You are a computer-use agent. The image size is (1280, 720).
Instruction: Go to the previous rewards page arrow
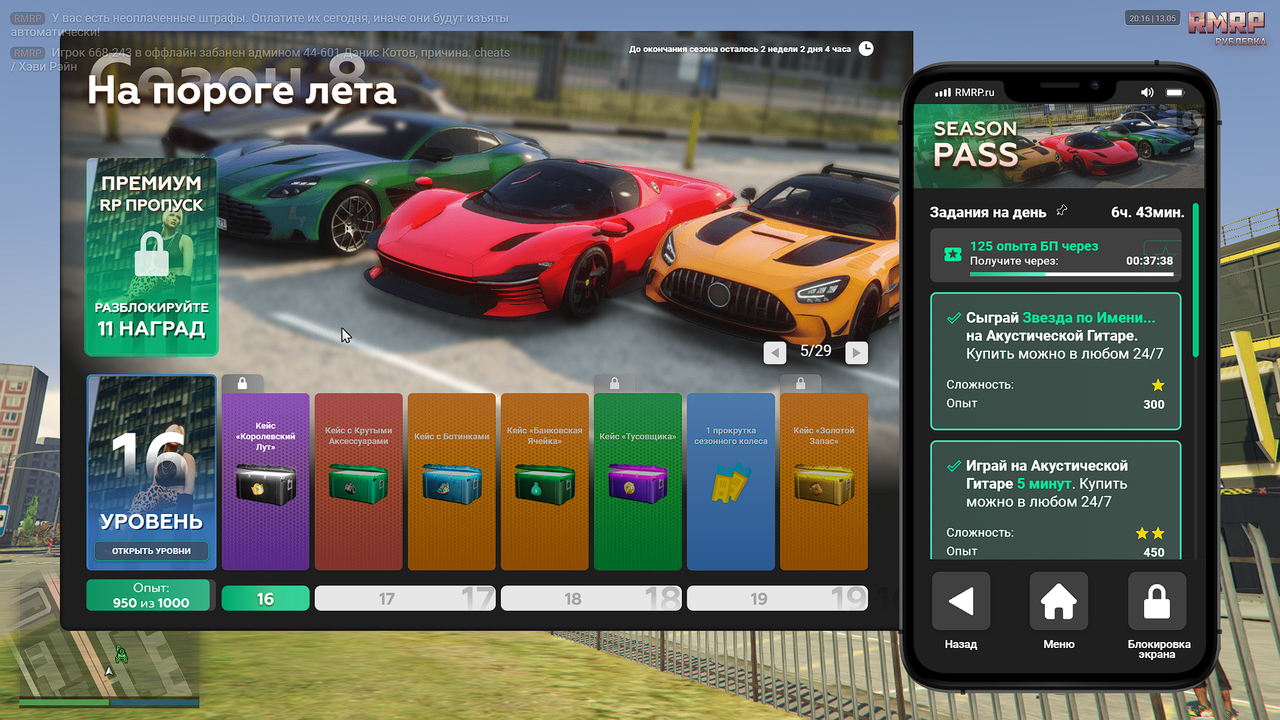(x=774, y=352)
